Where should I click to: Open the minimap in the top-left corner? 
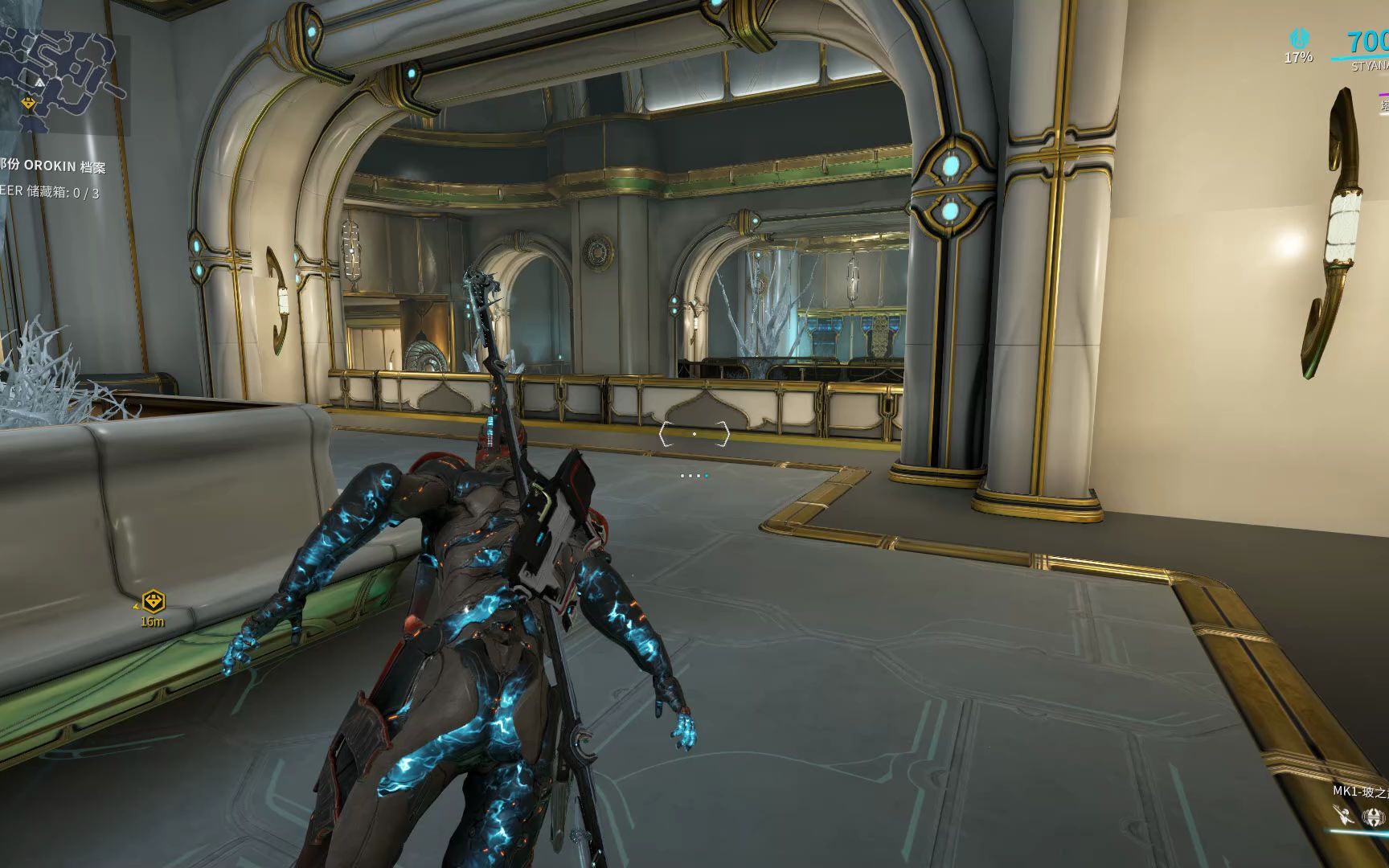pyautogui.click(x=60, y=72)
